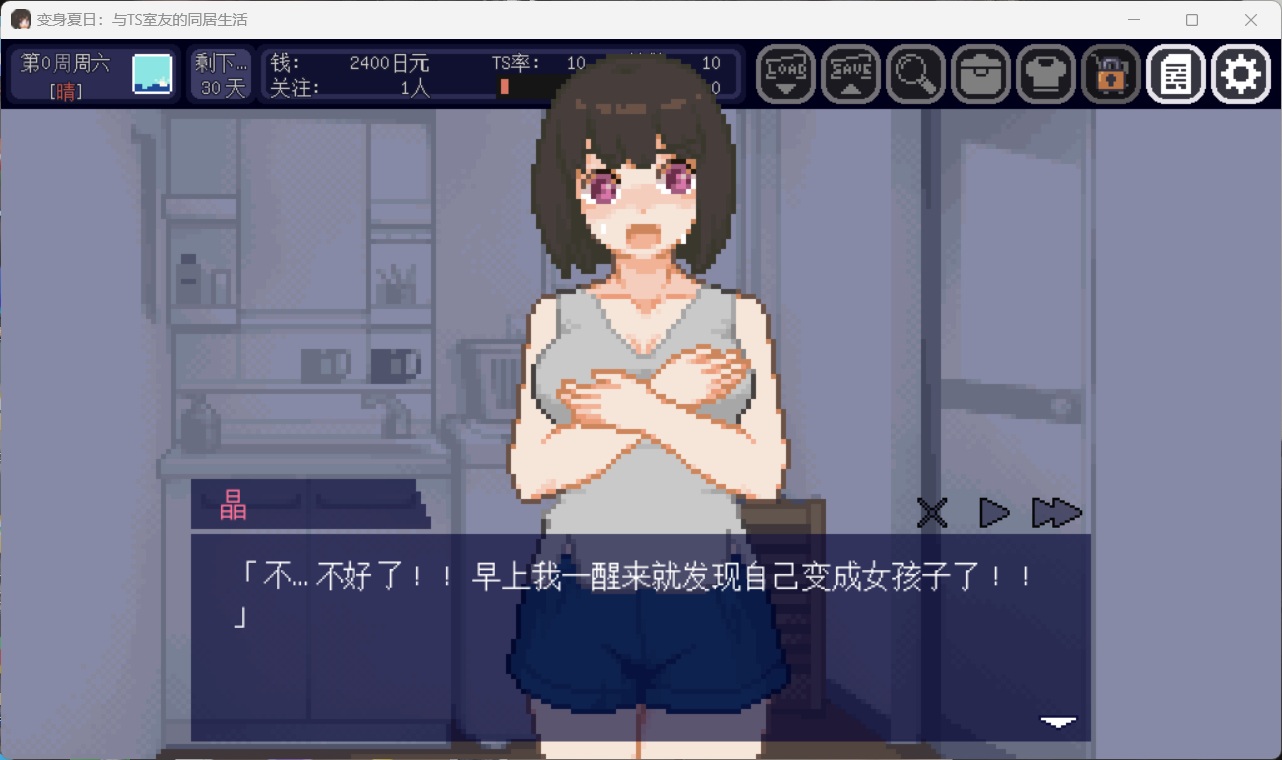Screen dimensions: 1282x760
Task: Click the locked chest toolbar icon
Action: (x=1111, y=74)
